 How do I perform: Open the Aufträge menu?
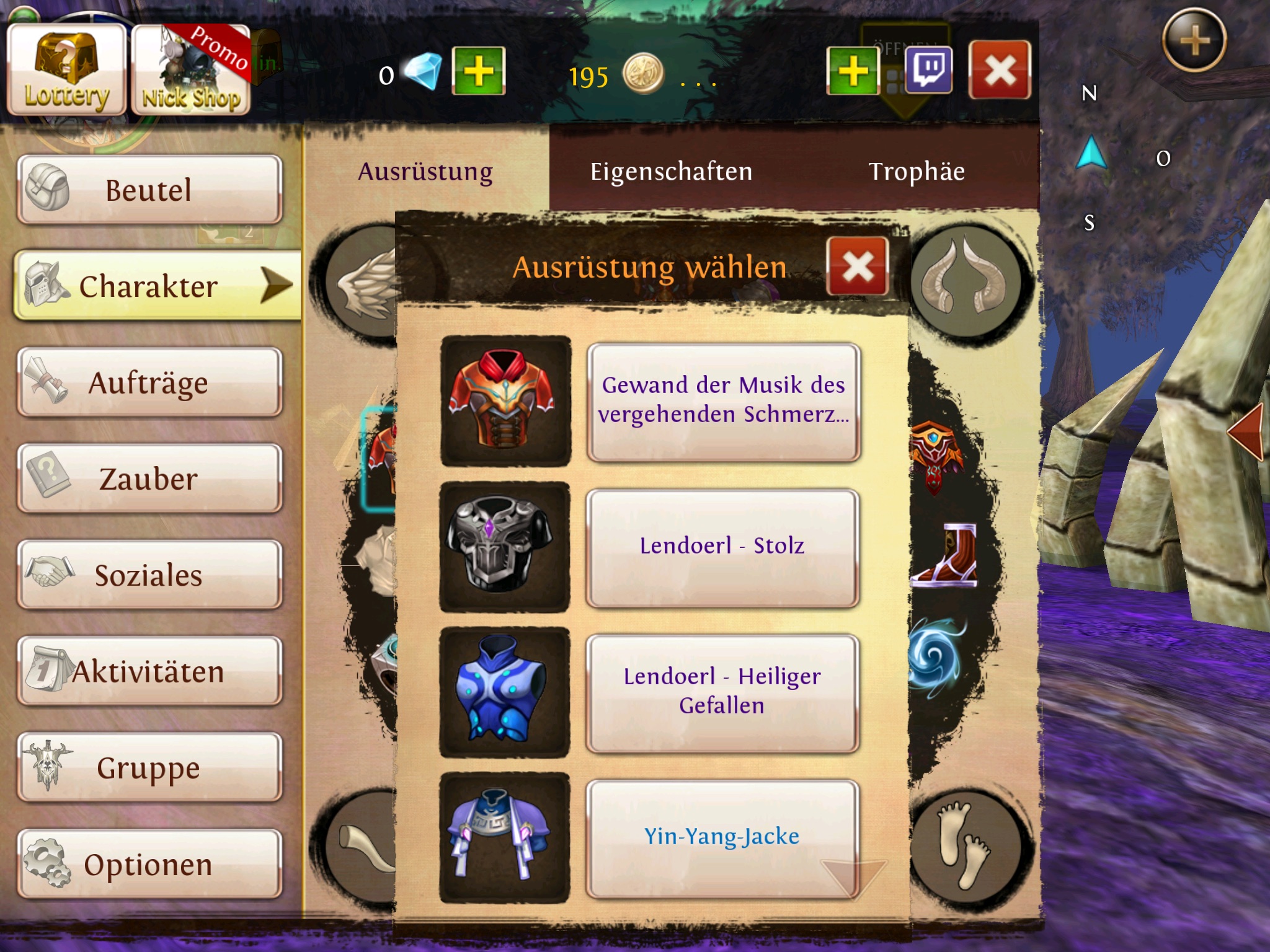[x=149, y=382]
